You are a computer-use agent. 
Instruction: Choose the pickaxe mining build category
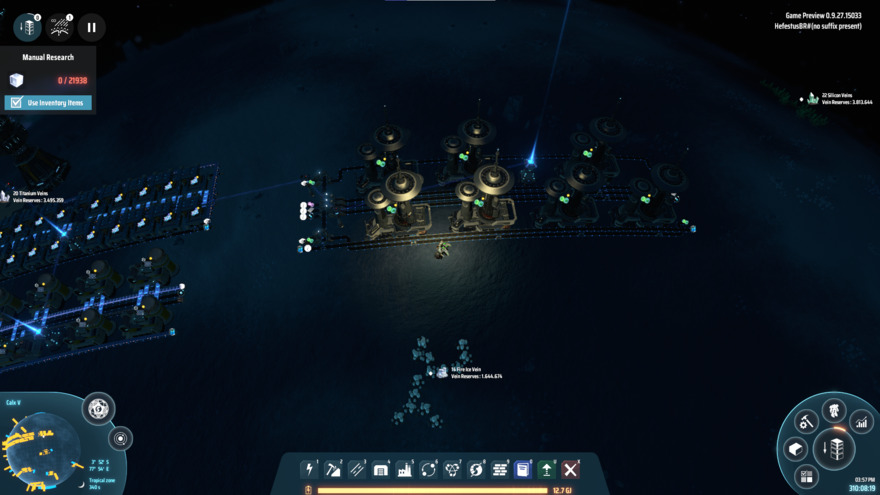click(333, 469)
